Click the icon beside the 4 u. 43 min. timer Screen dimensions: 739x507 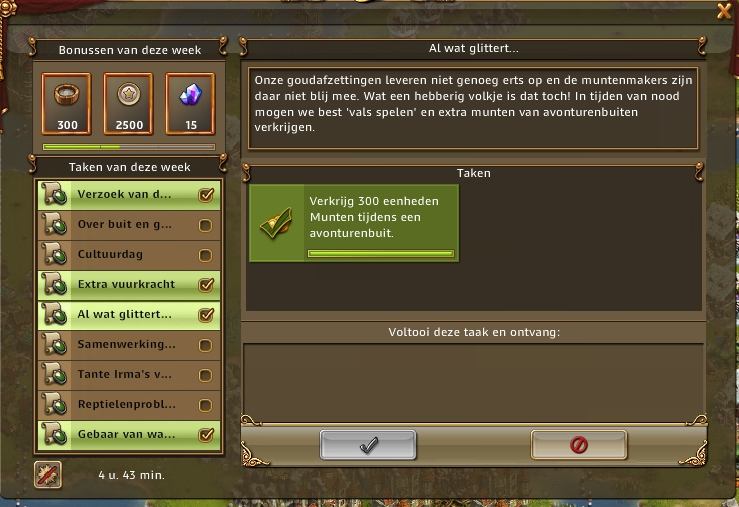pos(48,475)
